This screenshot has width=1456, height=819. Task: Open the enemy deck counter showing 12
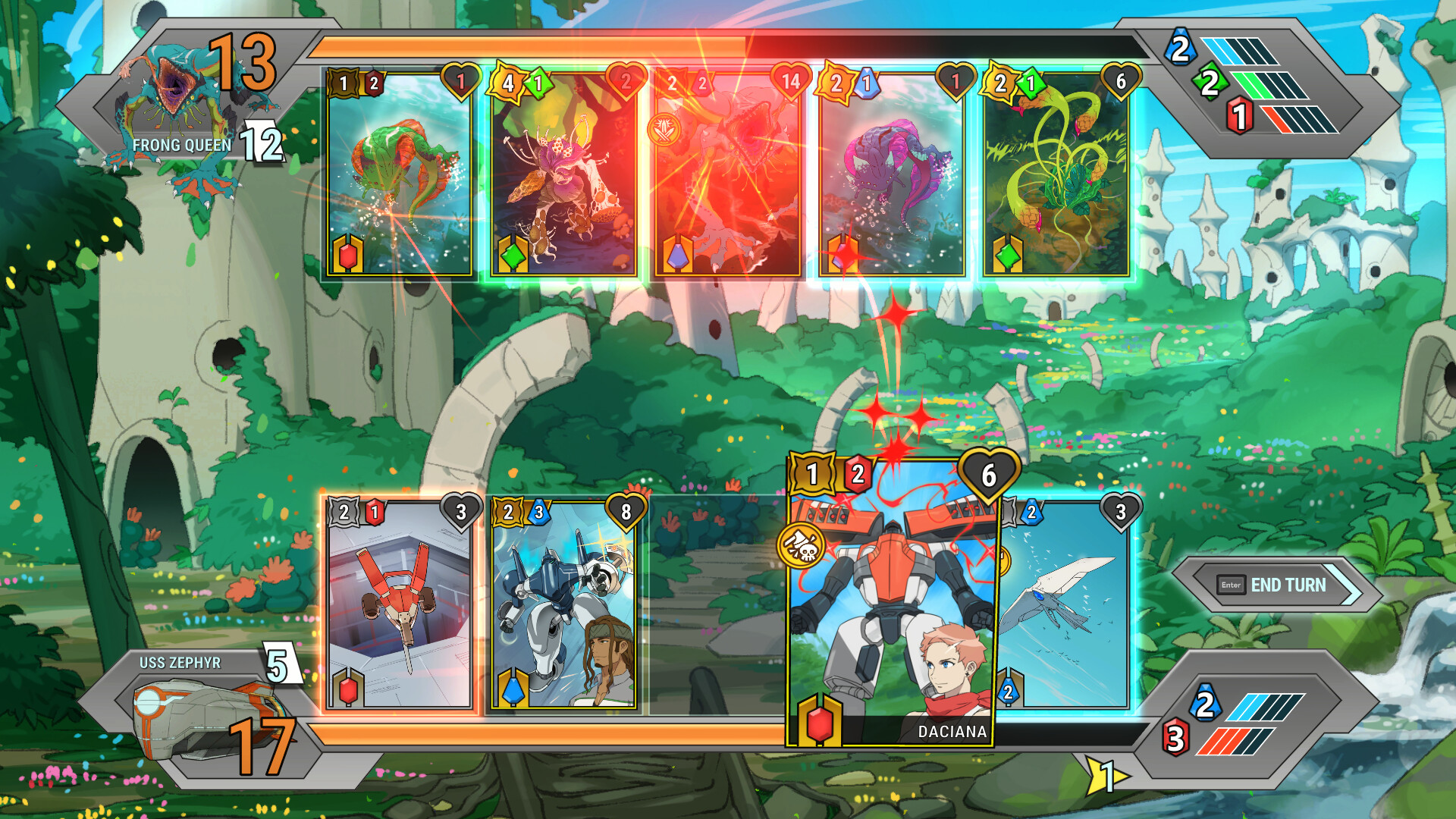pos(262,143)
